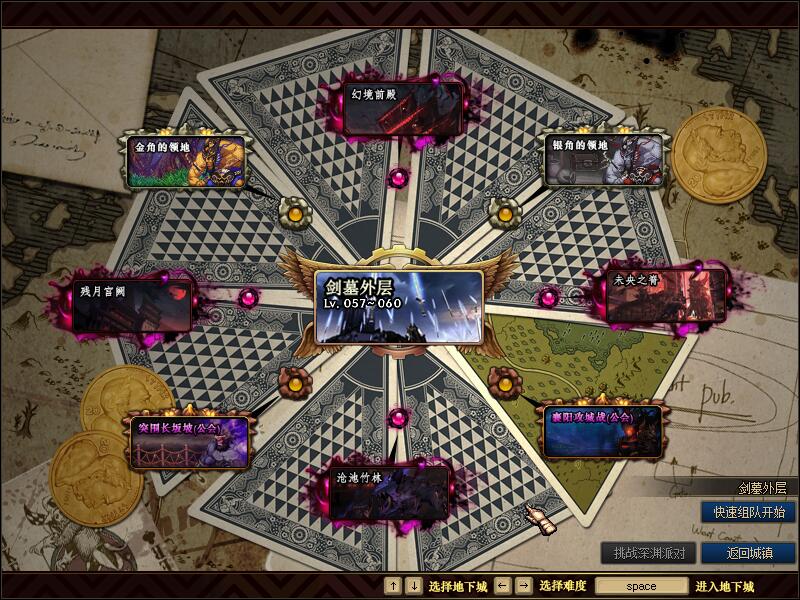Select the 银角的领地 dungeon
This screenshot has height=600, width=800.
point(605,160)
